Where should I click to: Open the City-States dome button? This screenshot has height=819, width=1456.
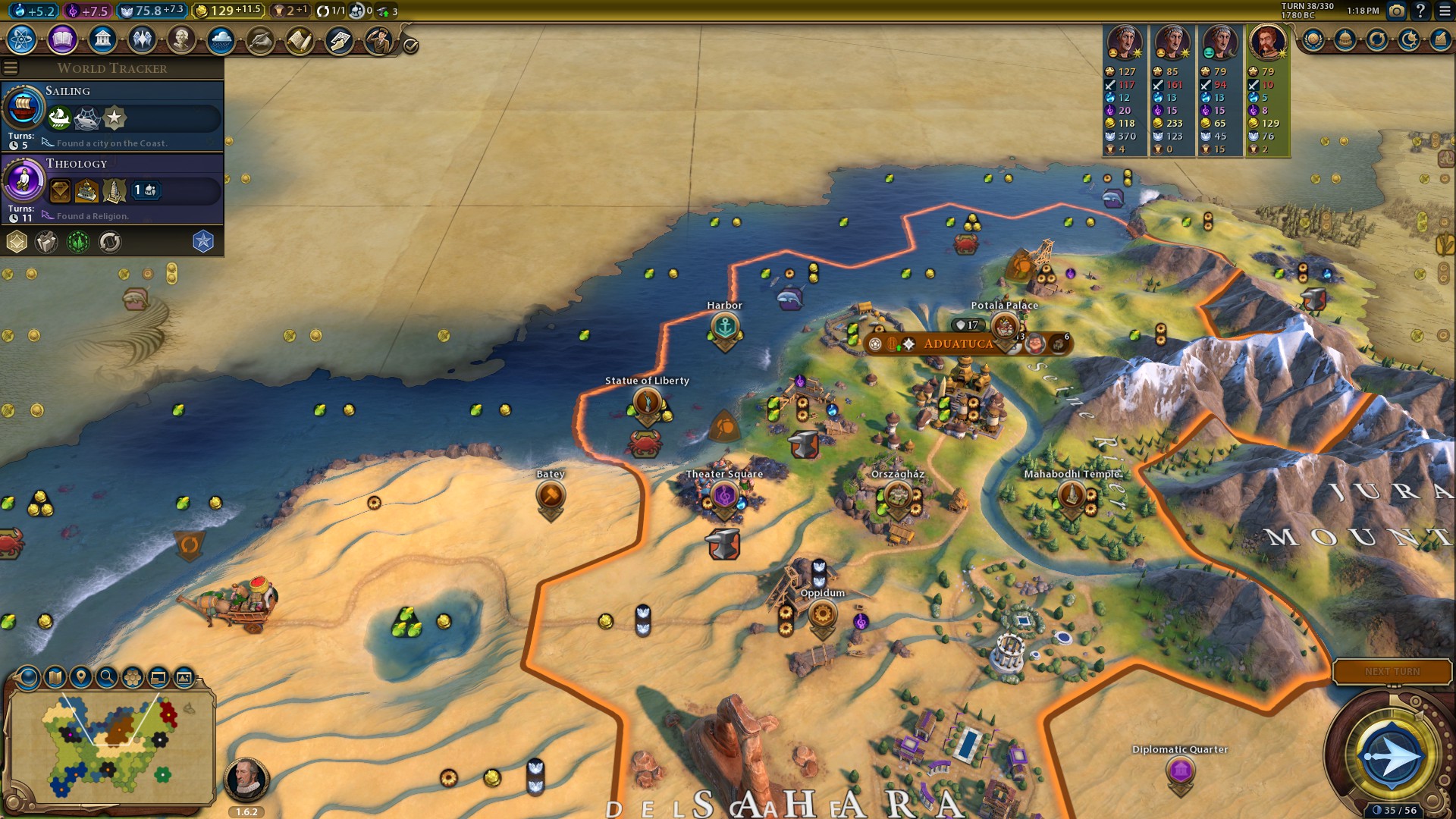click(x=1345, y=39)
